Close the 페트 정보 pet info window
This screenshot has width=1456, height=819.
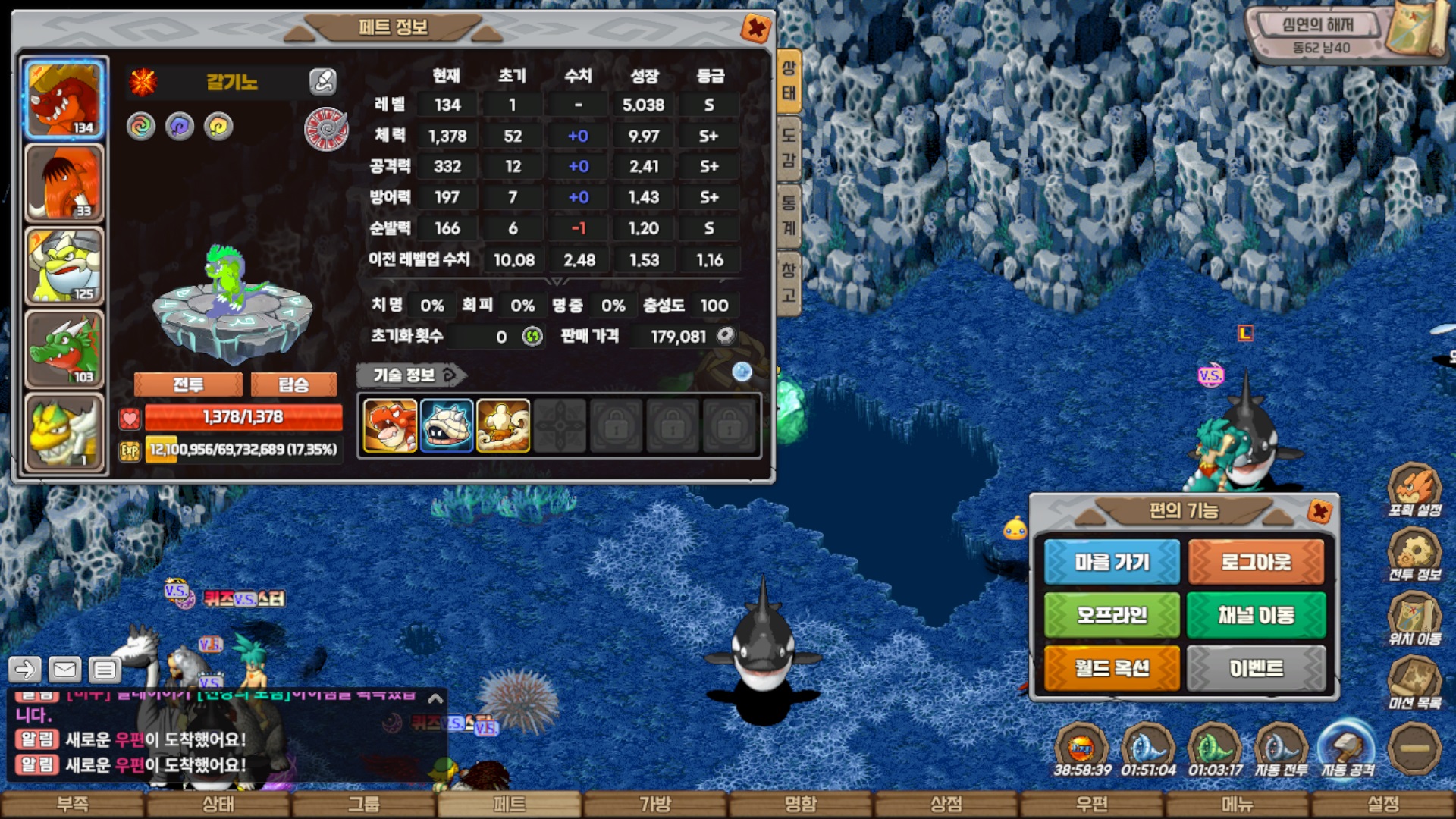coord(755,29)
